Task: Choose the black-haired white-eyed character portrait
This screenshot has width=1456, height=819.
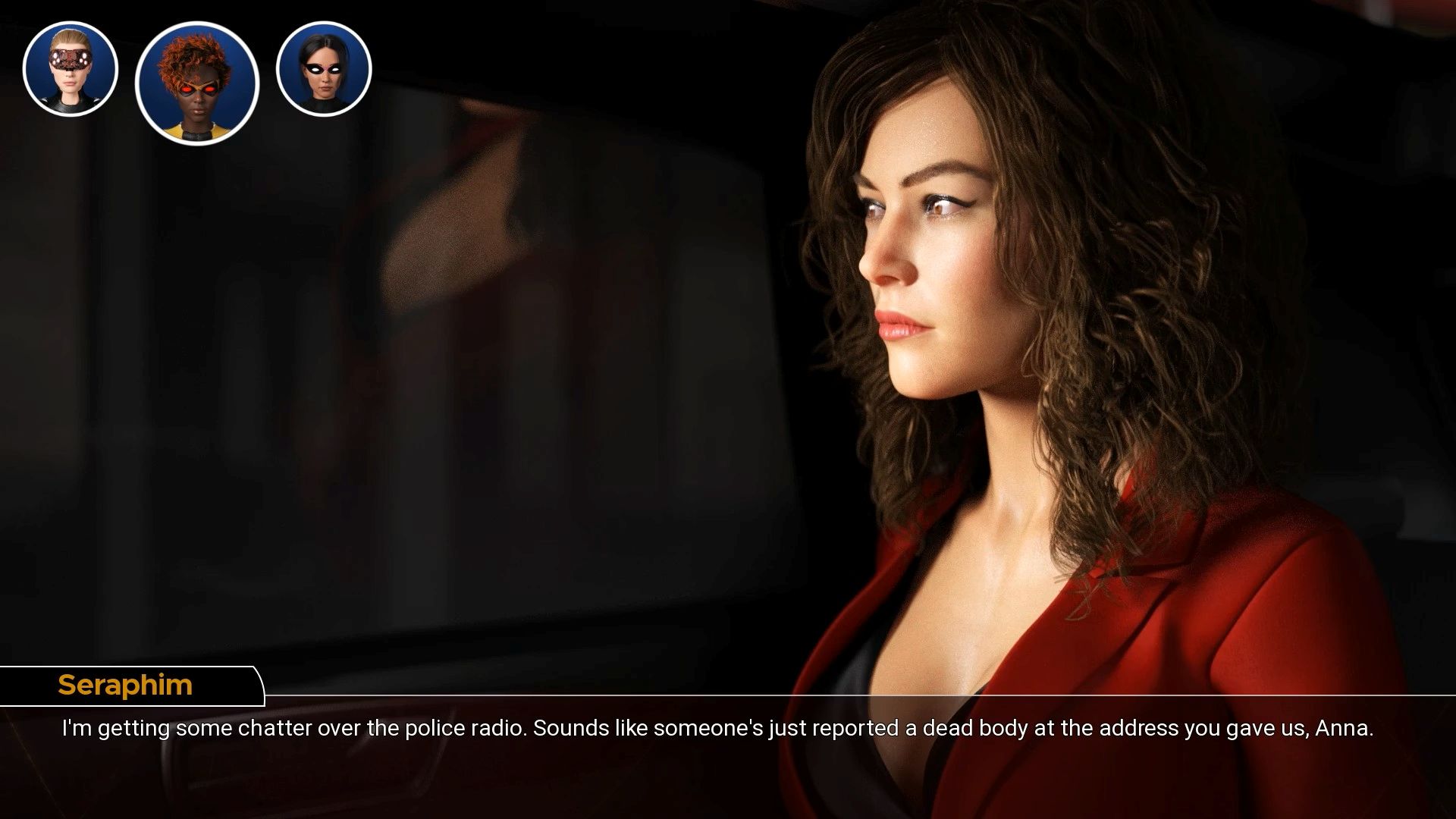Action: 324,69
